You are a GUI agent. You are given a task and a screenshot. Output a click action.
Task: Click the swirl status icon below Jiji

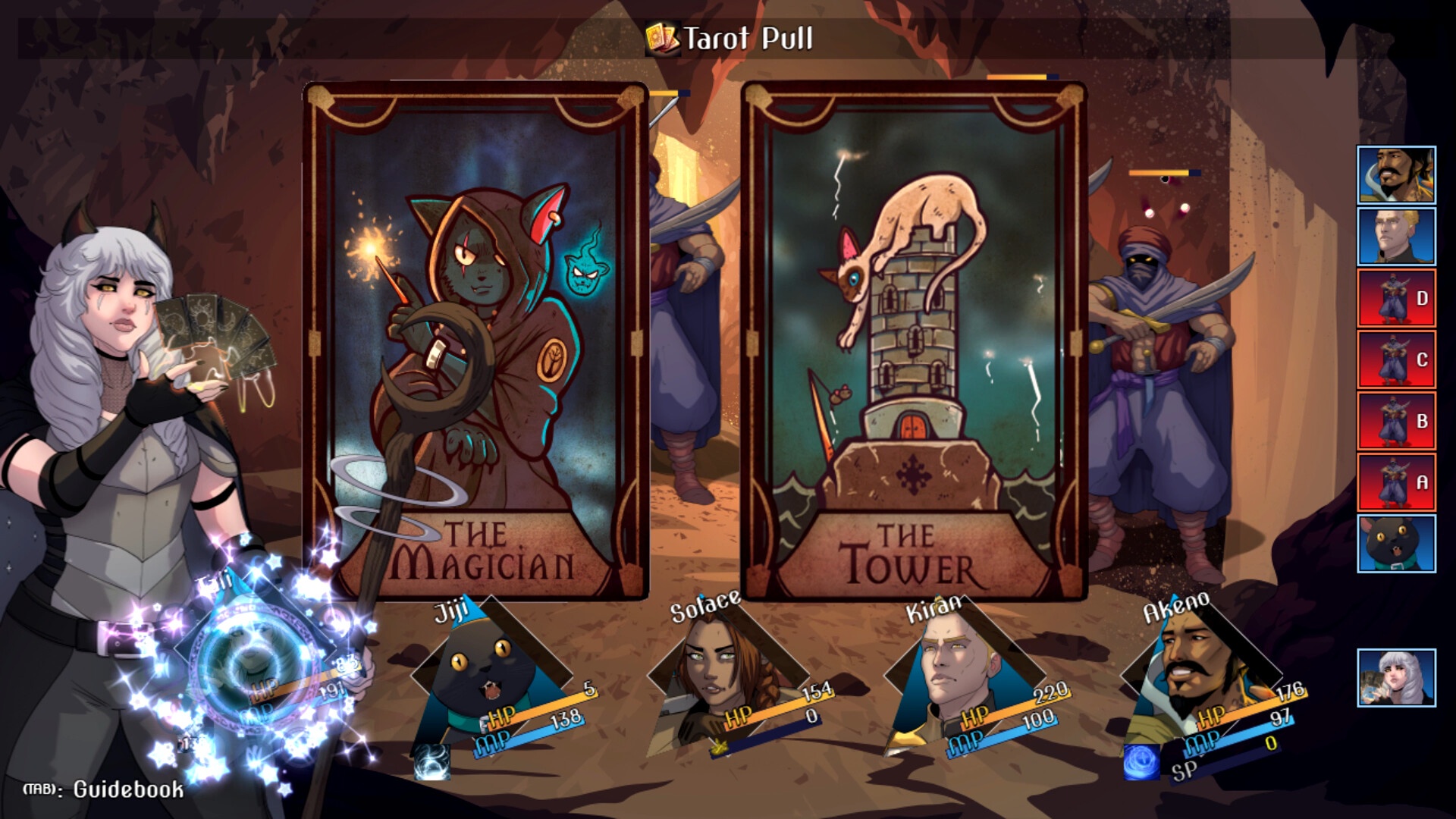(433, 761)
